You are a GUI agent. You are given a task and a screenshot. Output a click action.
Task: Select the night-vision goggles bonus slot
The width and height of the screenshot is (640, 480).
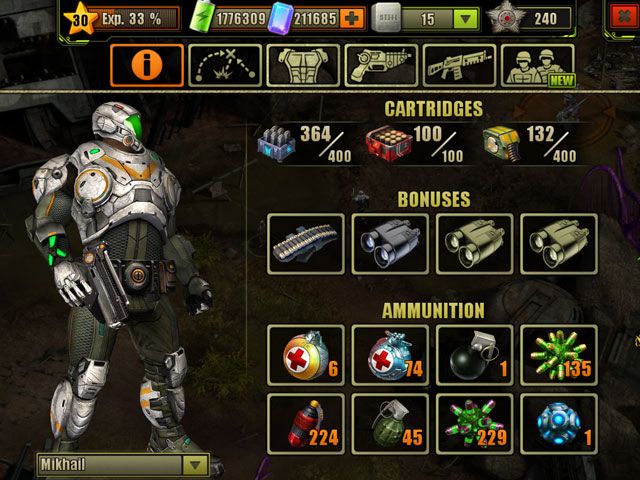click(x=390, y=243)
